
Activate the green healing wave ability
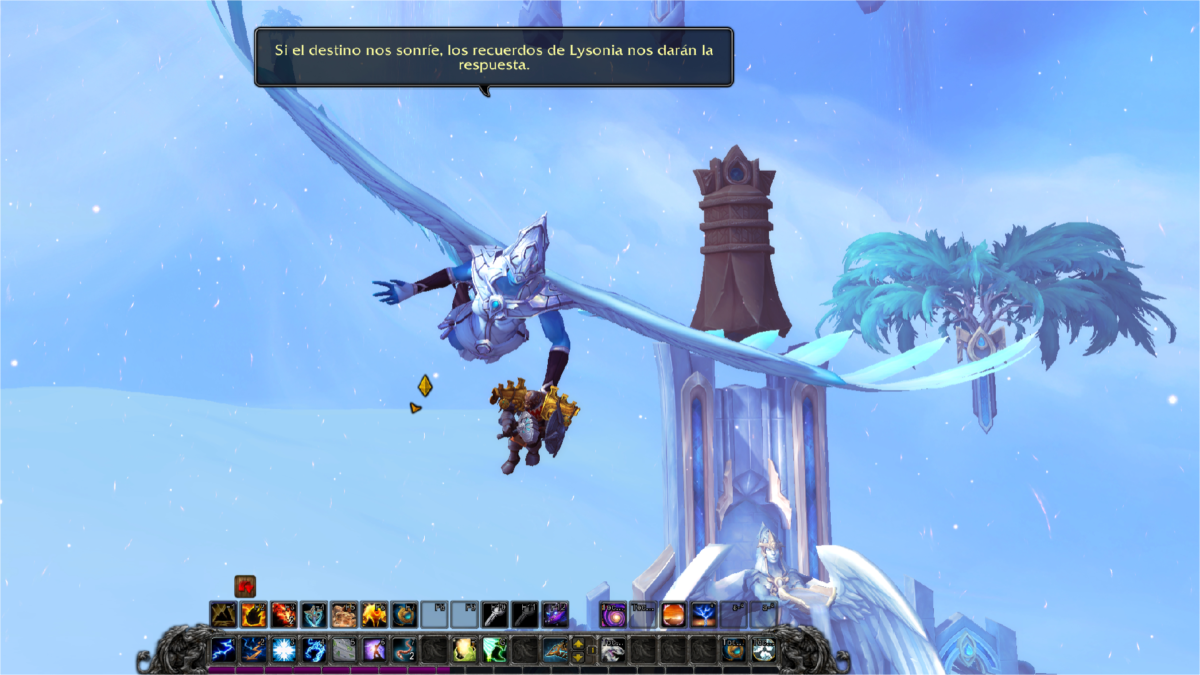pos(494,650)
